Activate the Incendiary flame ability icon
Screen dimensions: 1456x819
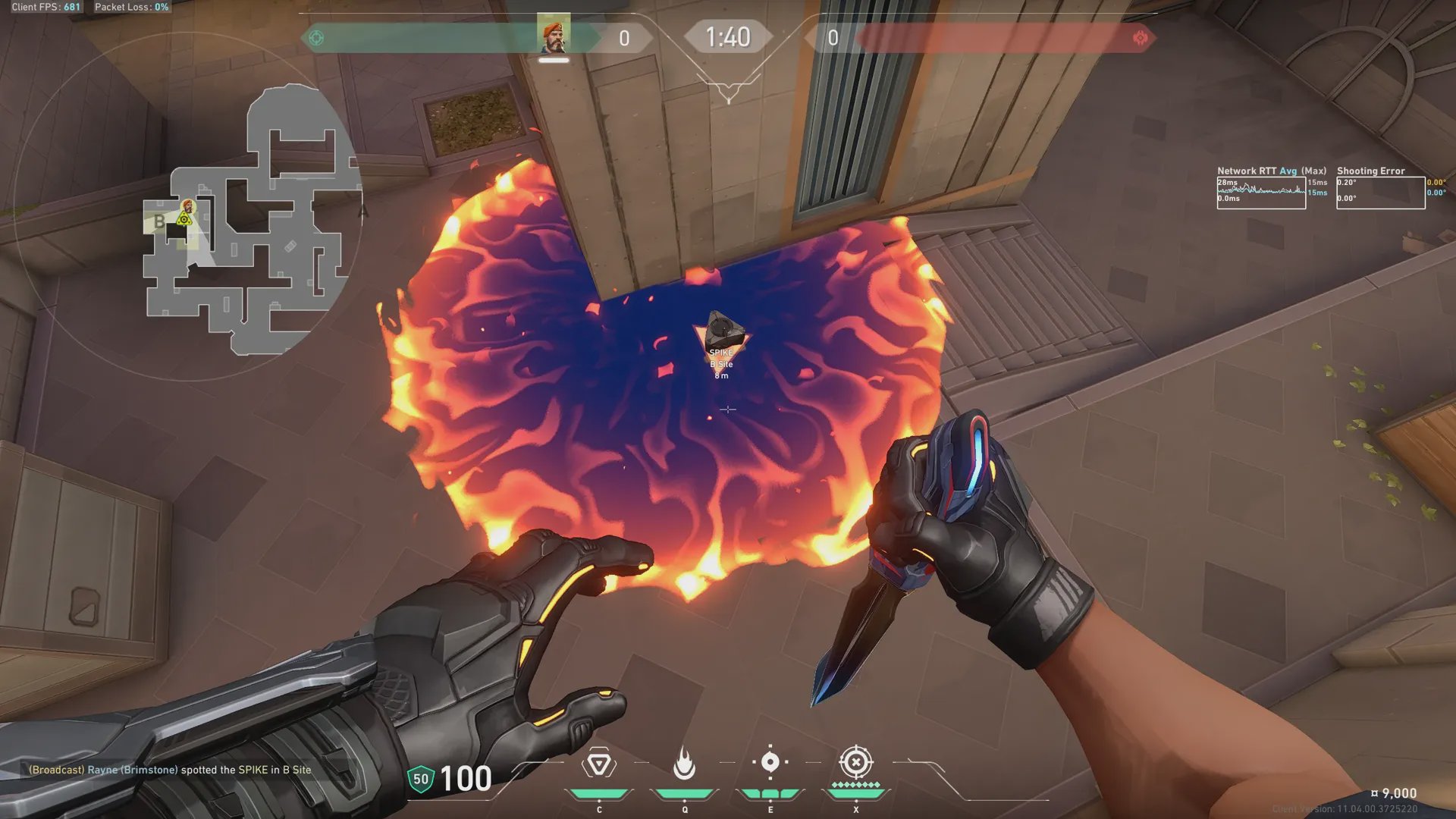(684, 764)
